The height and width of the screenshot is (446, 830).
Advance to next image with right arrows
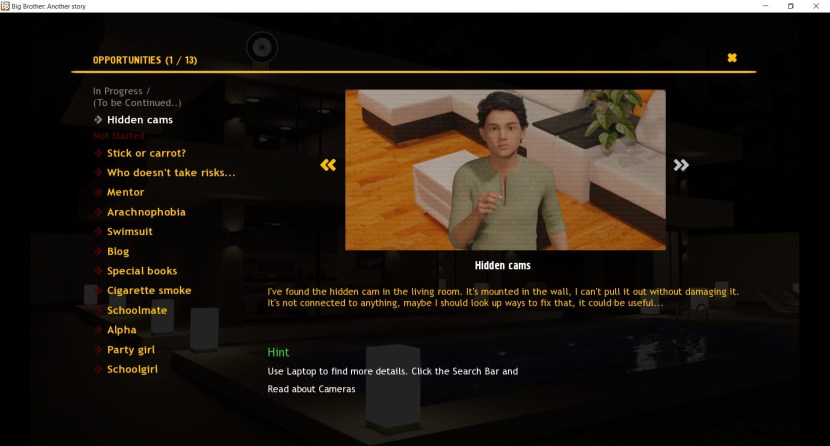point(681,165)
